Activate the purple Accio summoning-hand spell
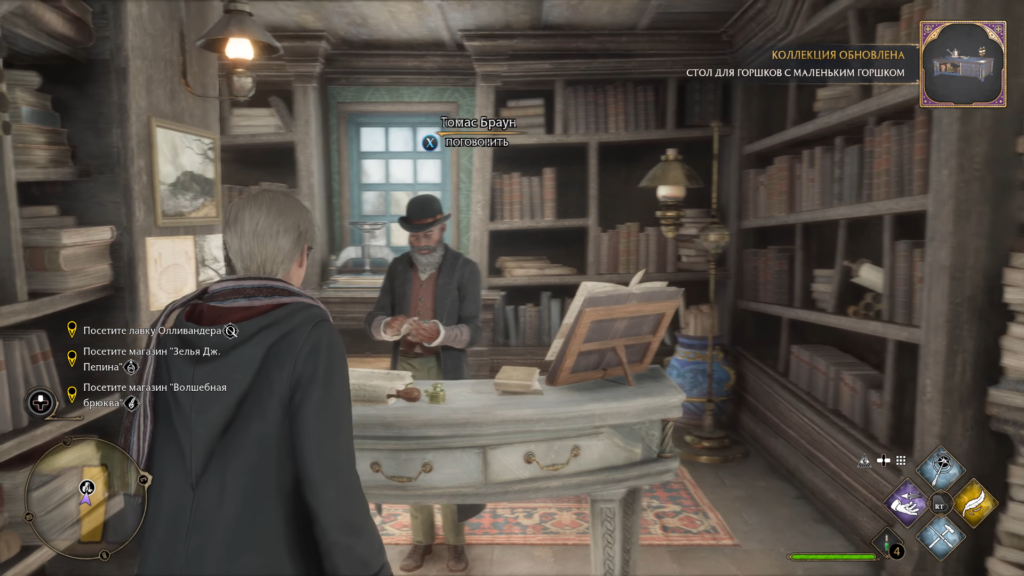 (x=908, y=501)
